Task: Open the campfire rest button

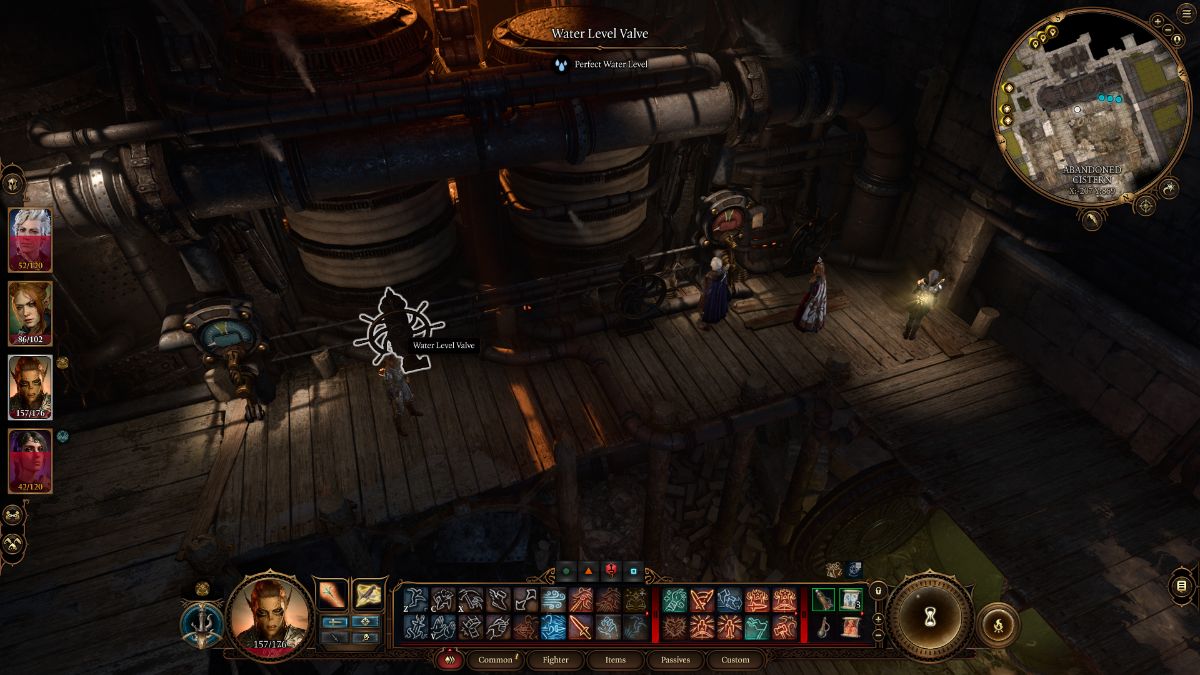Action: coord(996,625)
